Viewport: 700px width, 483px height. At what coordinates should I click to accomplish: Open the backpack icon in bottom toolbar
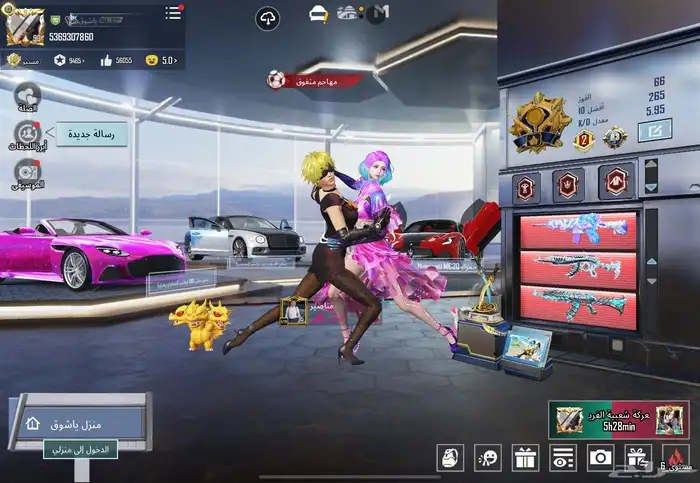451,458
